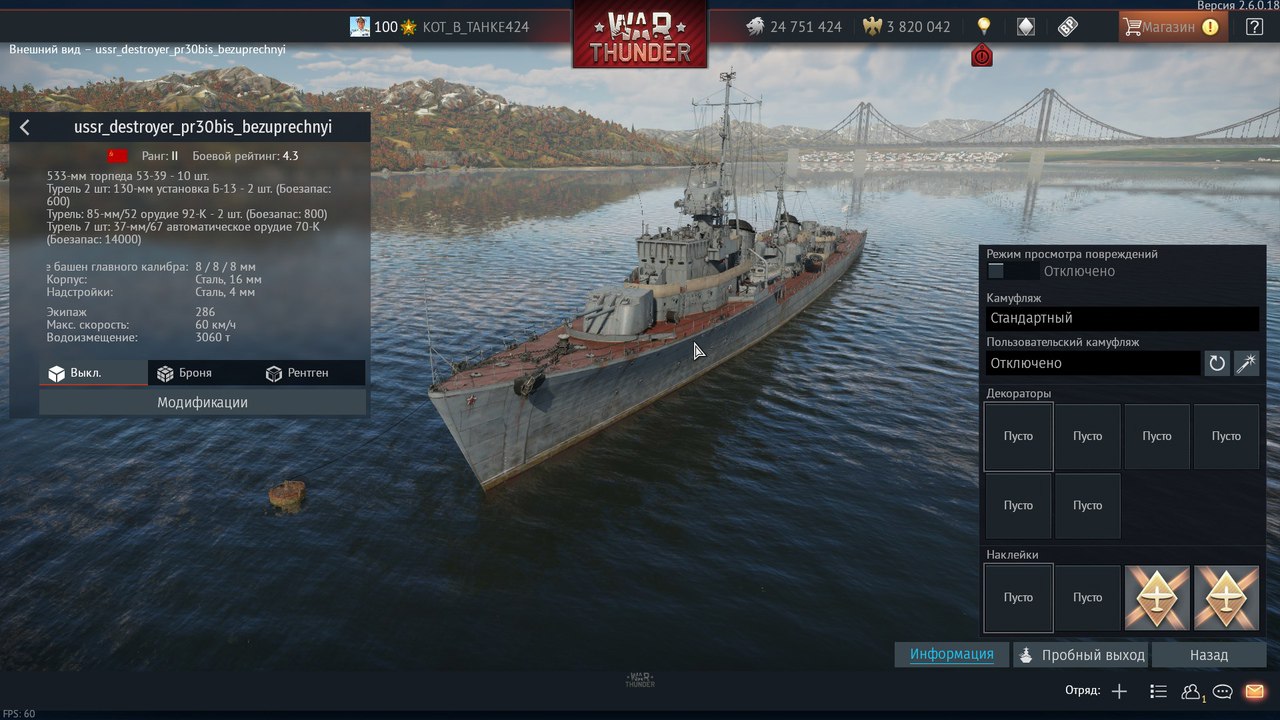The height and width of the screenshot is (720, 1280).
Task: Start a Пробный выход test sail
Action: click(x=1082, y=655)
